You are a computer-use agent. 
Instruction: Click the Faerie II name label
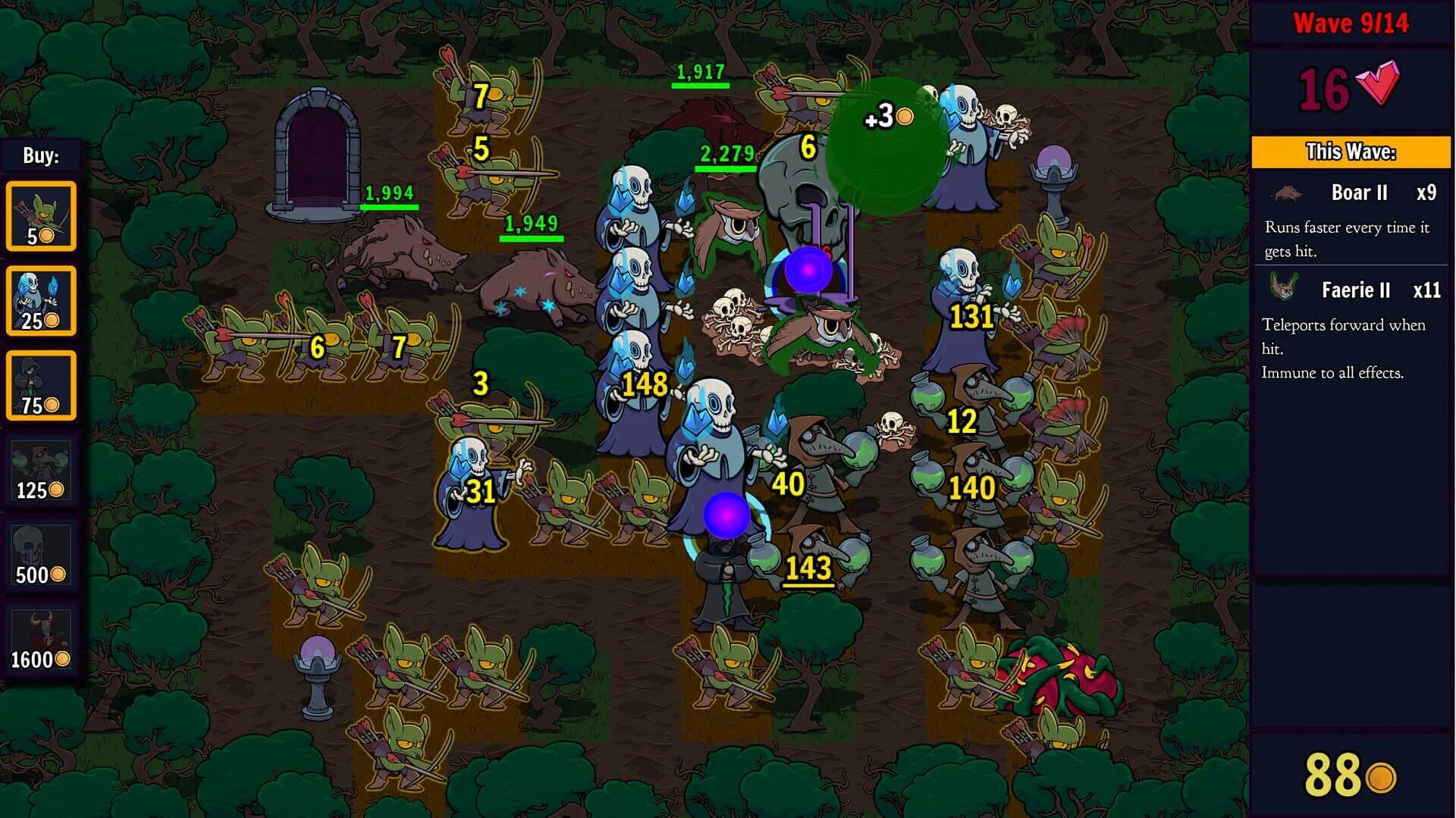(1357, 290)
